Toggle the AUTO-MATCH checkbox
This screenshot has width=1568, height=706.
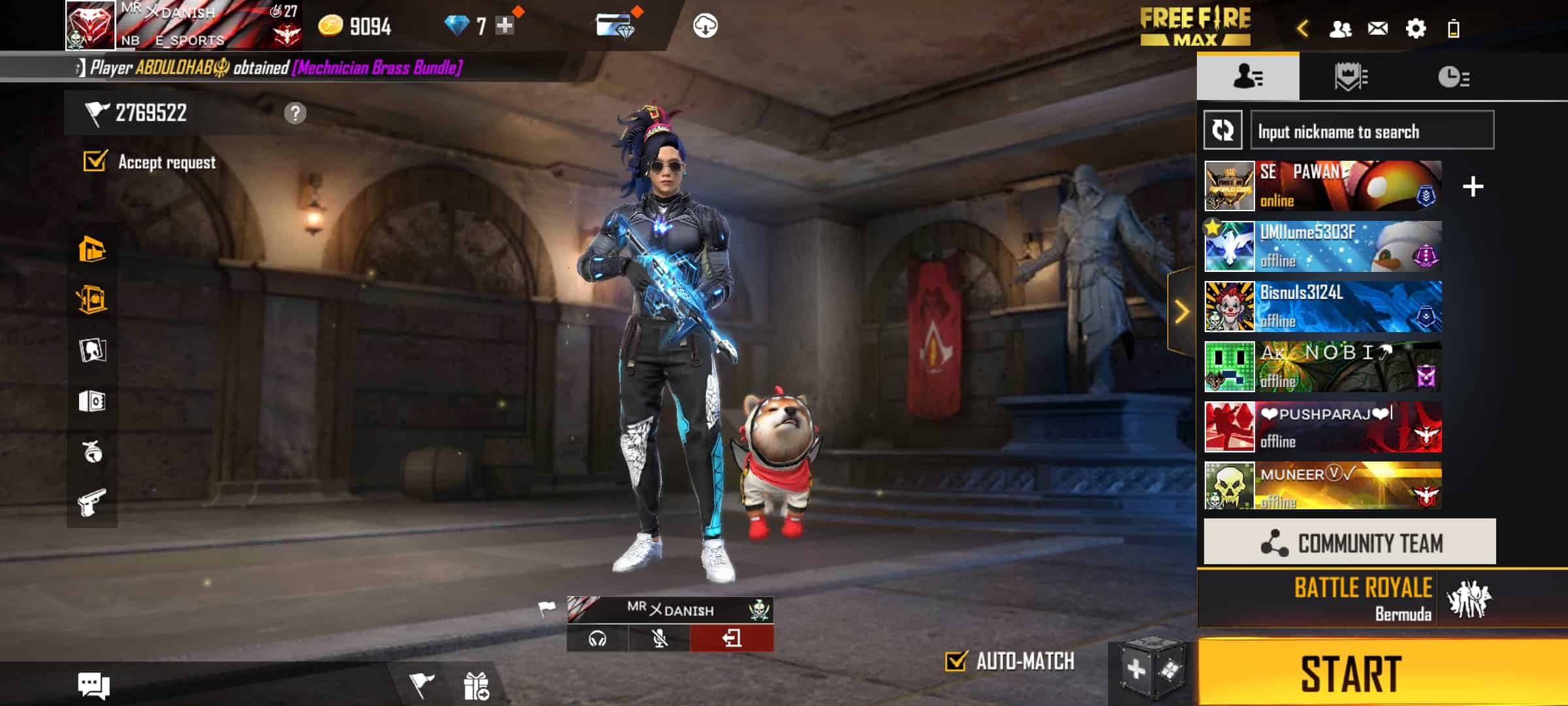click(x=956, y=662)
